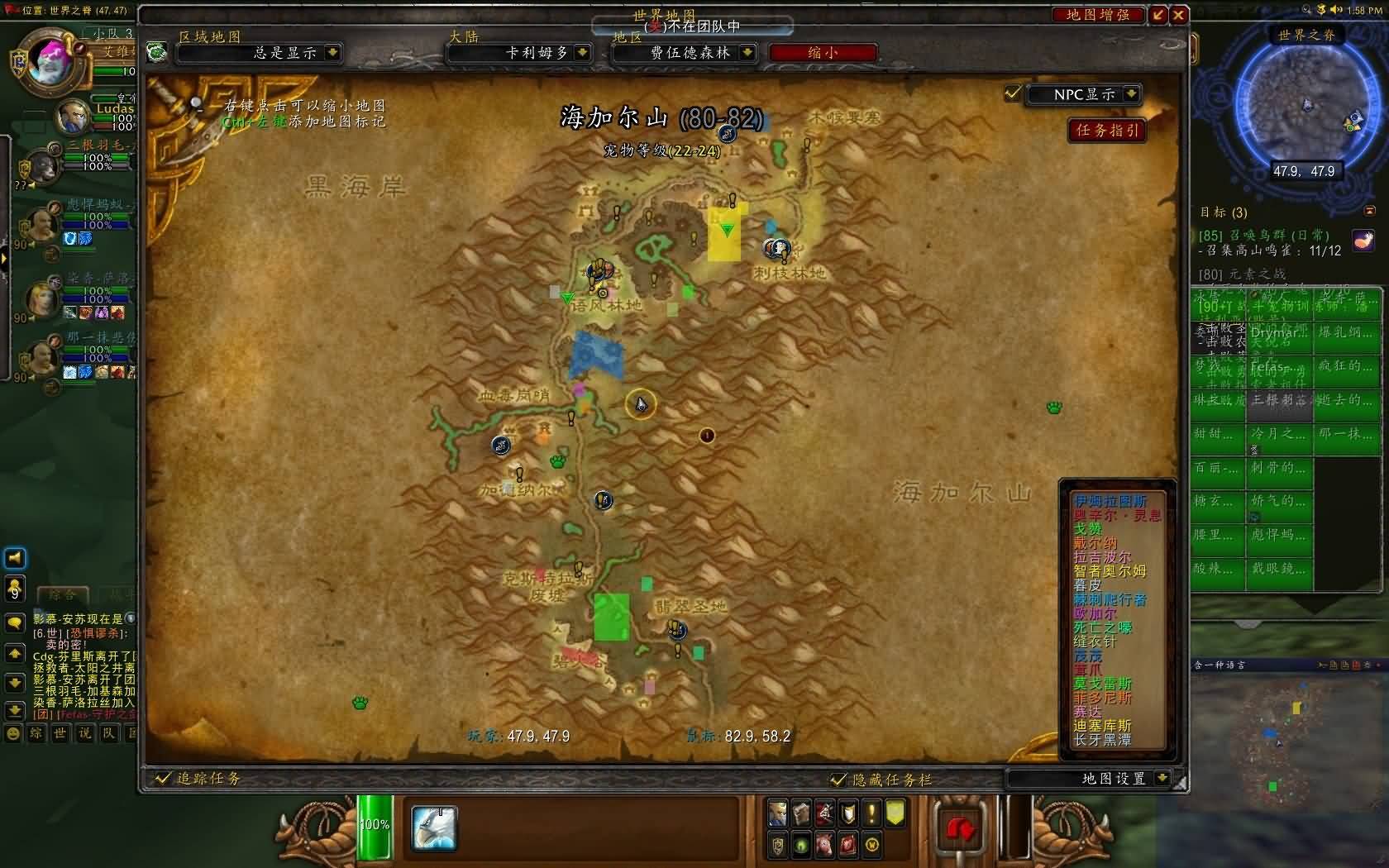Toggle the checkbox beside NPC显示
Image resolution: width=1389 pixels, height=868 pixels.
1013,93
